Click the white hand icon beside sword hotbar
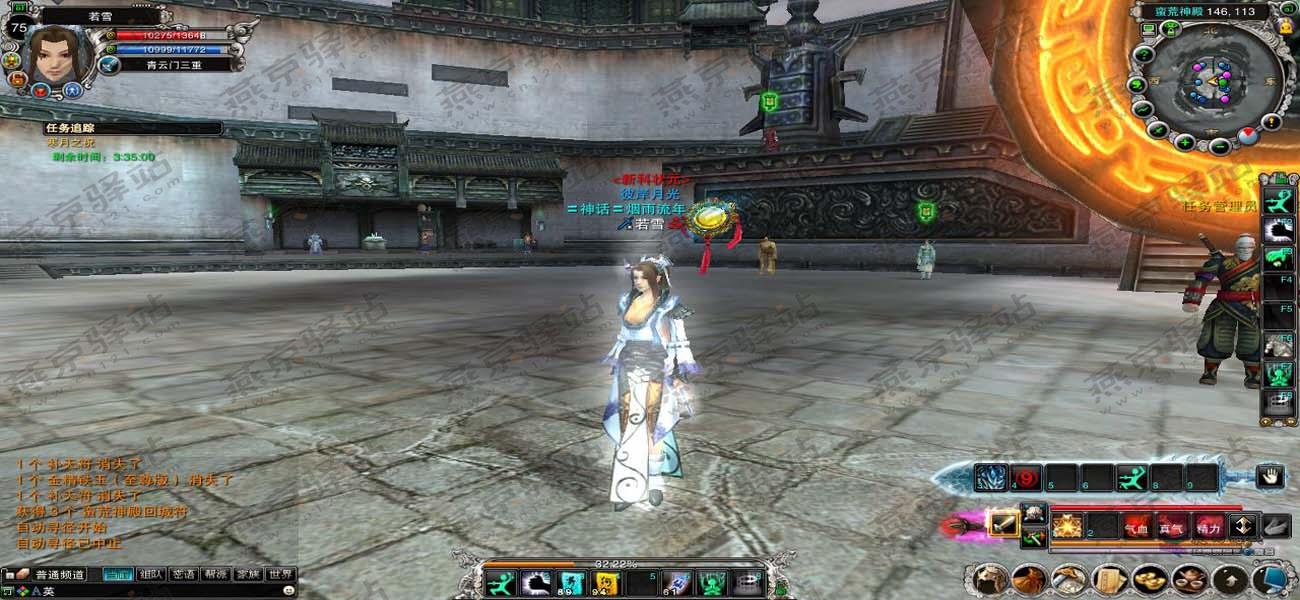Image resolution: width=1300 pixels, height=600 pixels. point(1270,477)
